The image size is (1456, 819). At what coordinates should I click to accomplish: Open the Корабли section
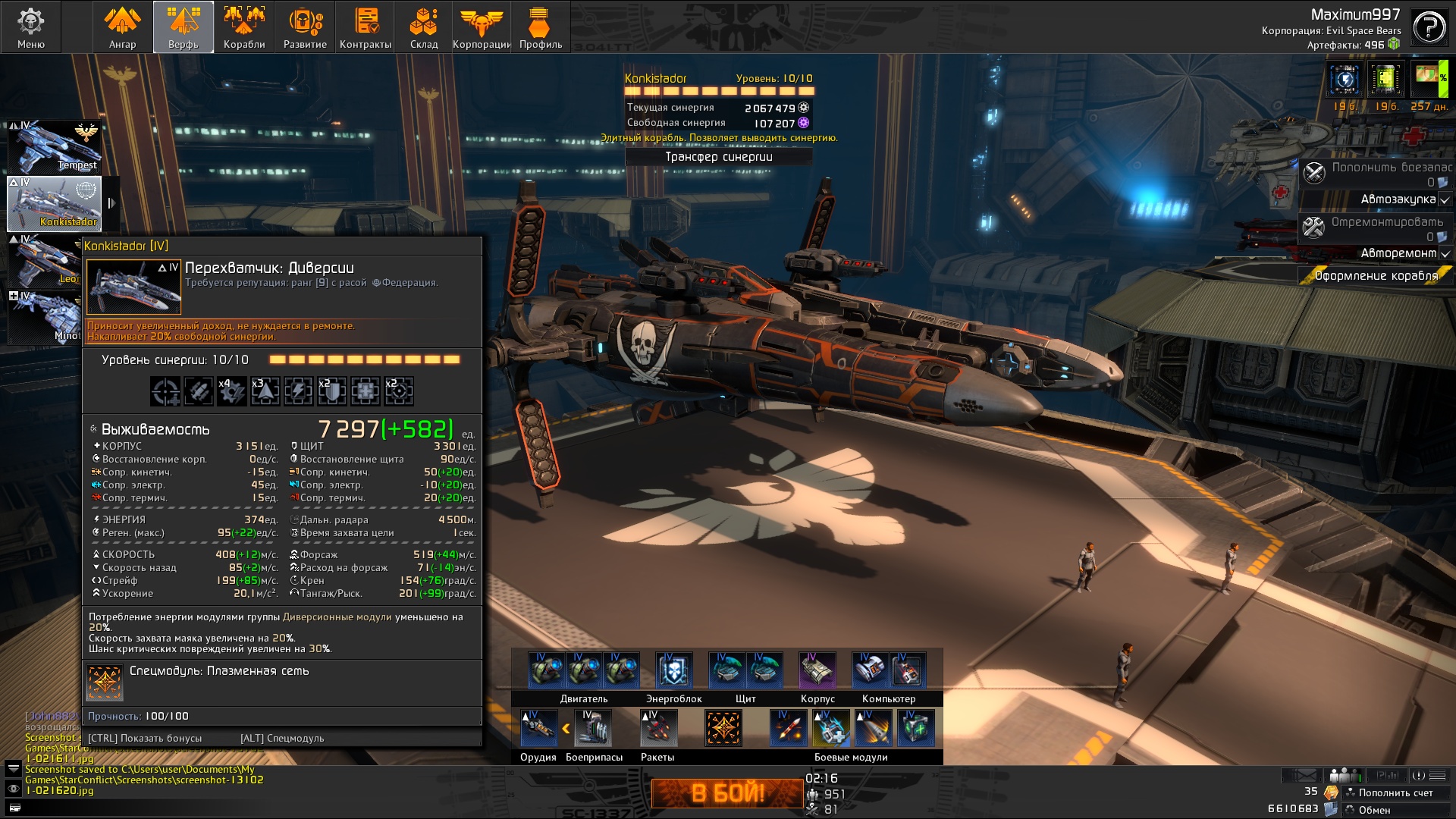[244, 27]
